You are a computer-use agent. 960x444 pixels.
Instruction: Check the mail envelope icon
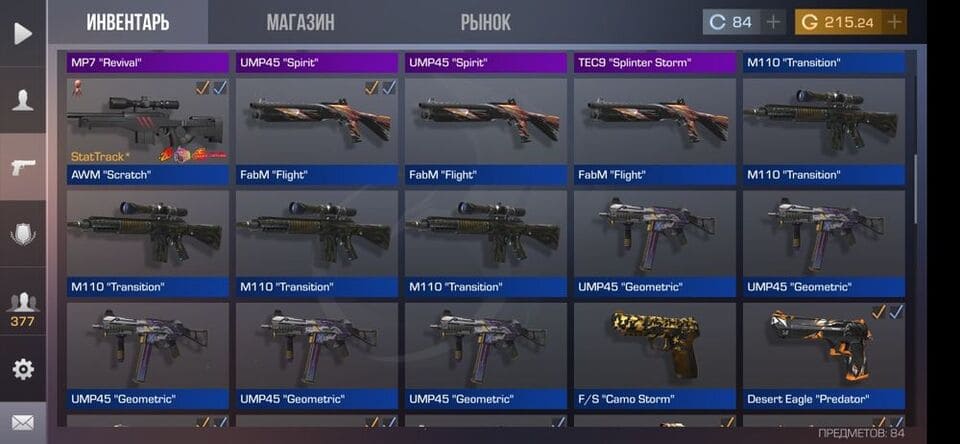(x=22, y=422)
